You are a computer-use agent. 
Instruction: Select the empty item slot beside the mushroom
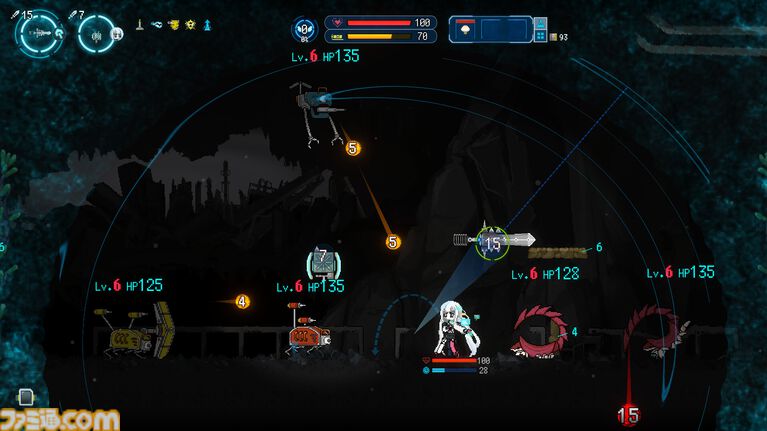502,30
